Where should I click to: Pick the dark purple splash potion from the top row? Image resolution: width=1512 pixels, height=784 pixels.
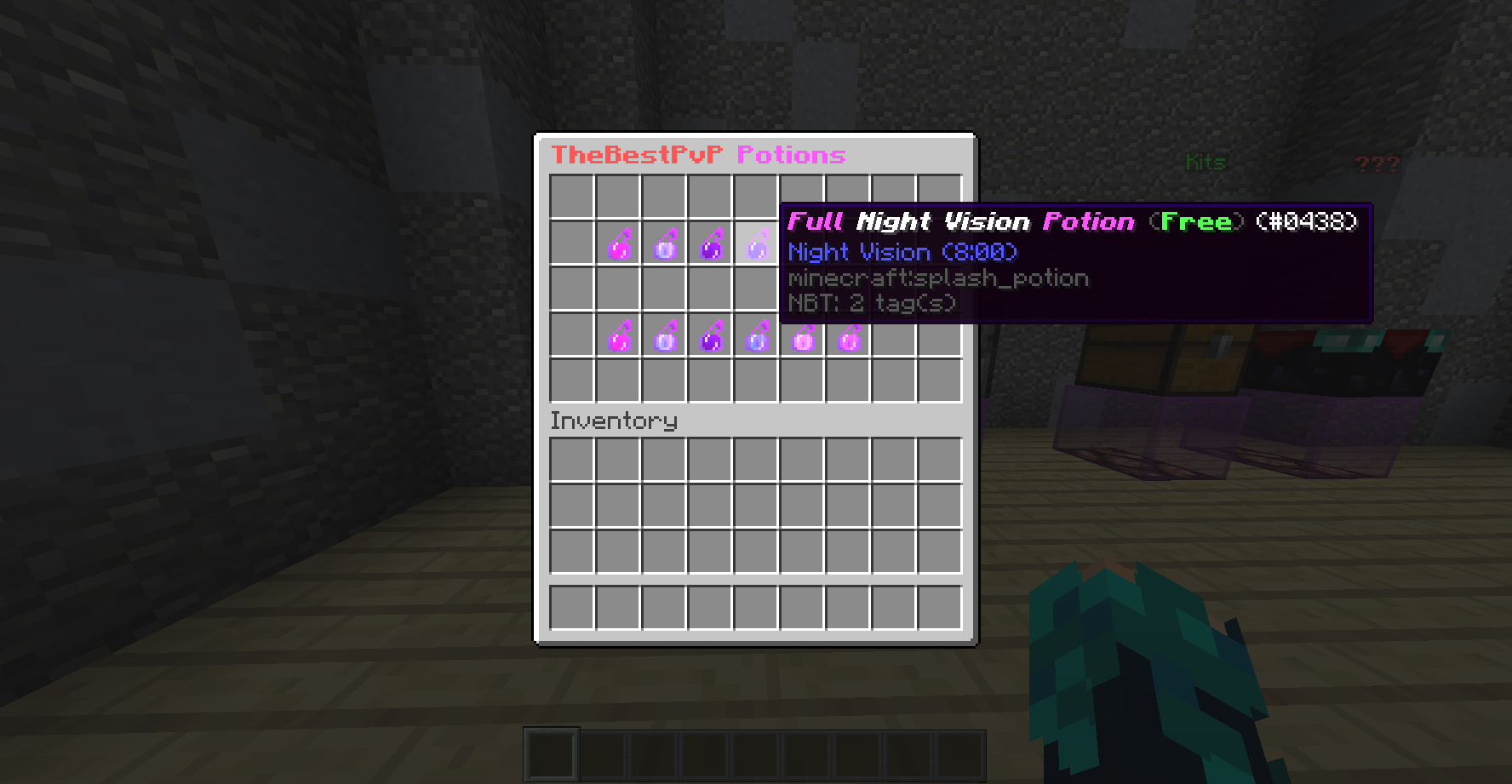pos(711,247)
